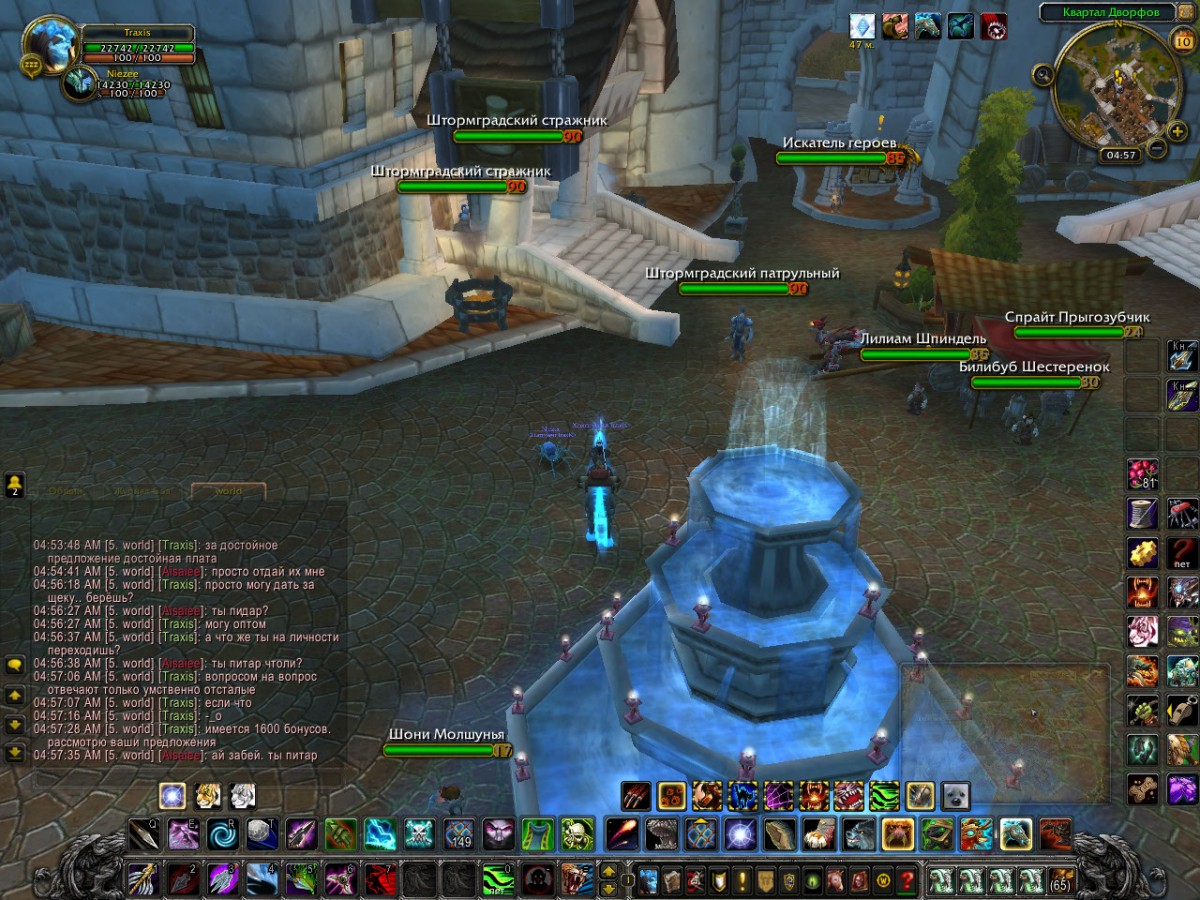
Task: Activate the green skull ability icon
Action: pos(578,833)
